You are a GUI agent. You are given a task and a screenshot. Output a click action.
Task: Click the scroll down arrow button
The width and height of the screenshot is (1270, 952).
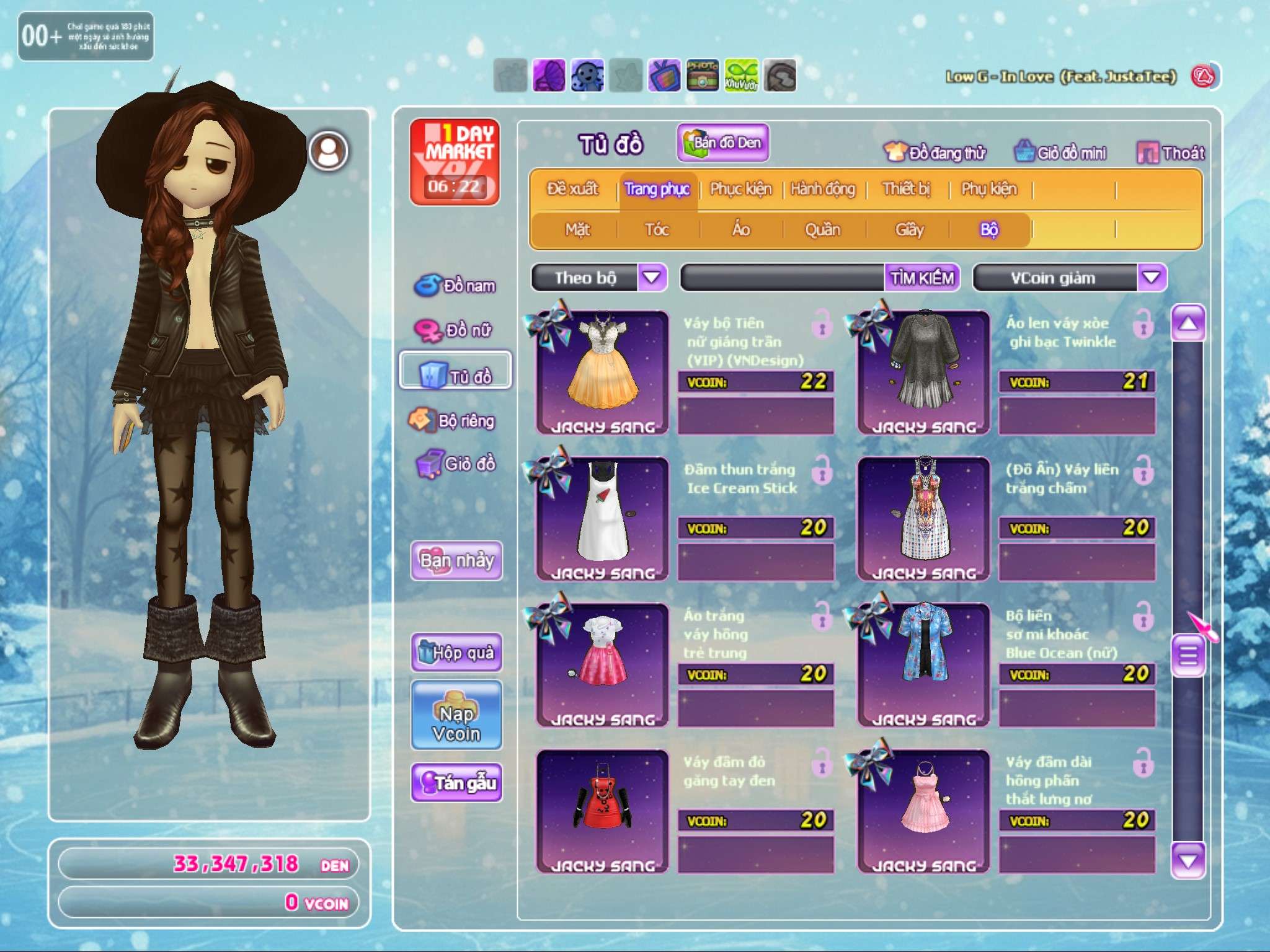1188,861
